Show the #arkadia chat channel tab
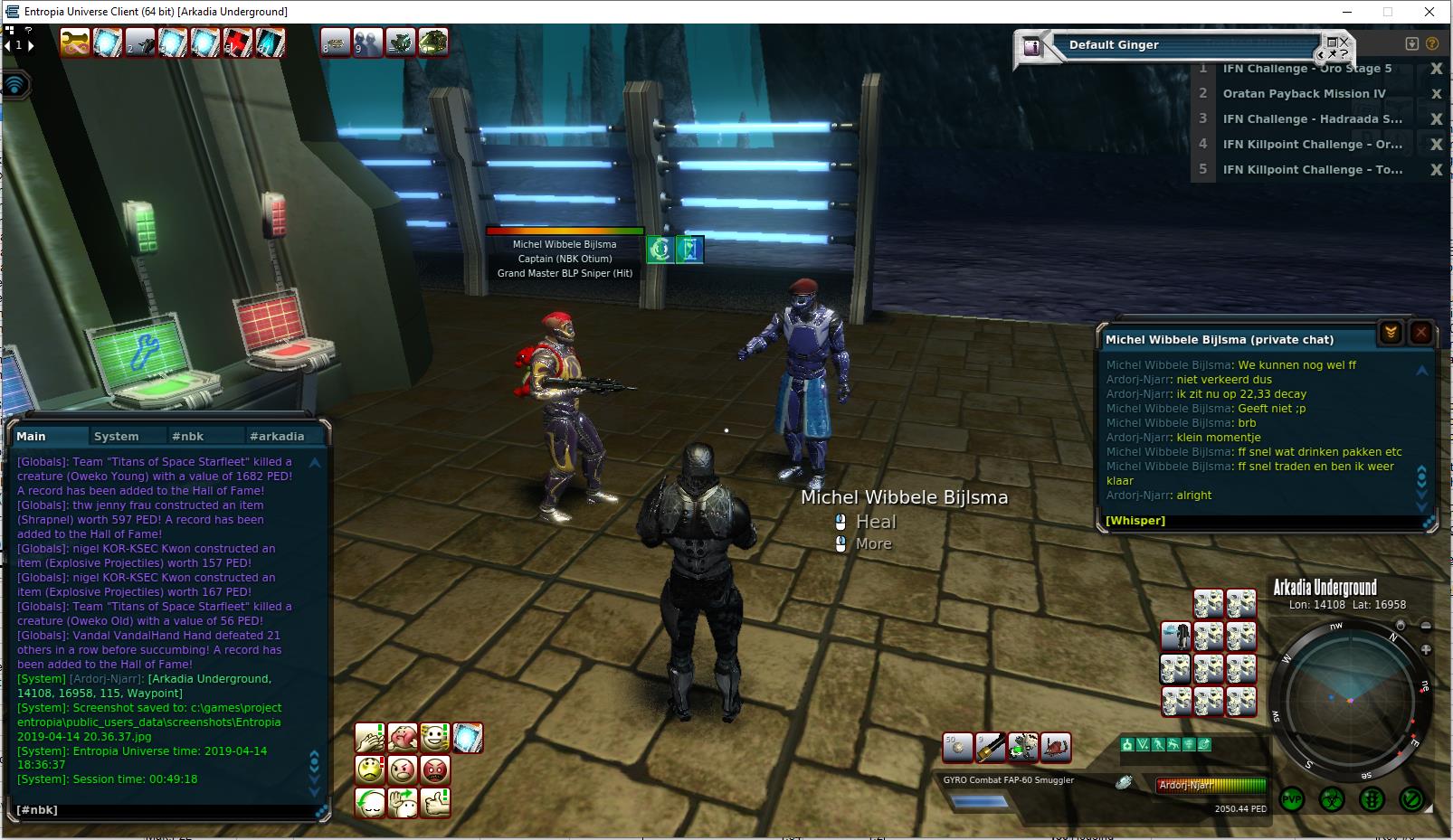The width and height of the screenshot is (1453, 840). (277, 436)
